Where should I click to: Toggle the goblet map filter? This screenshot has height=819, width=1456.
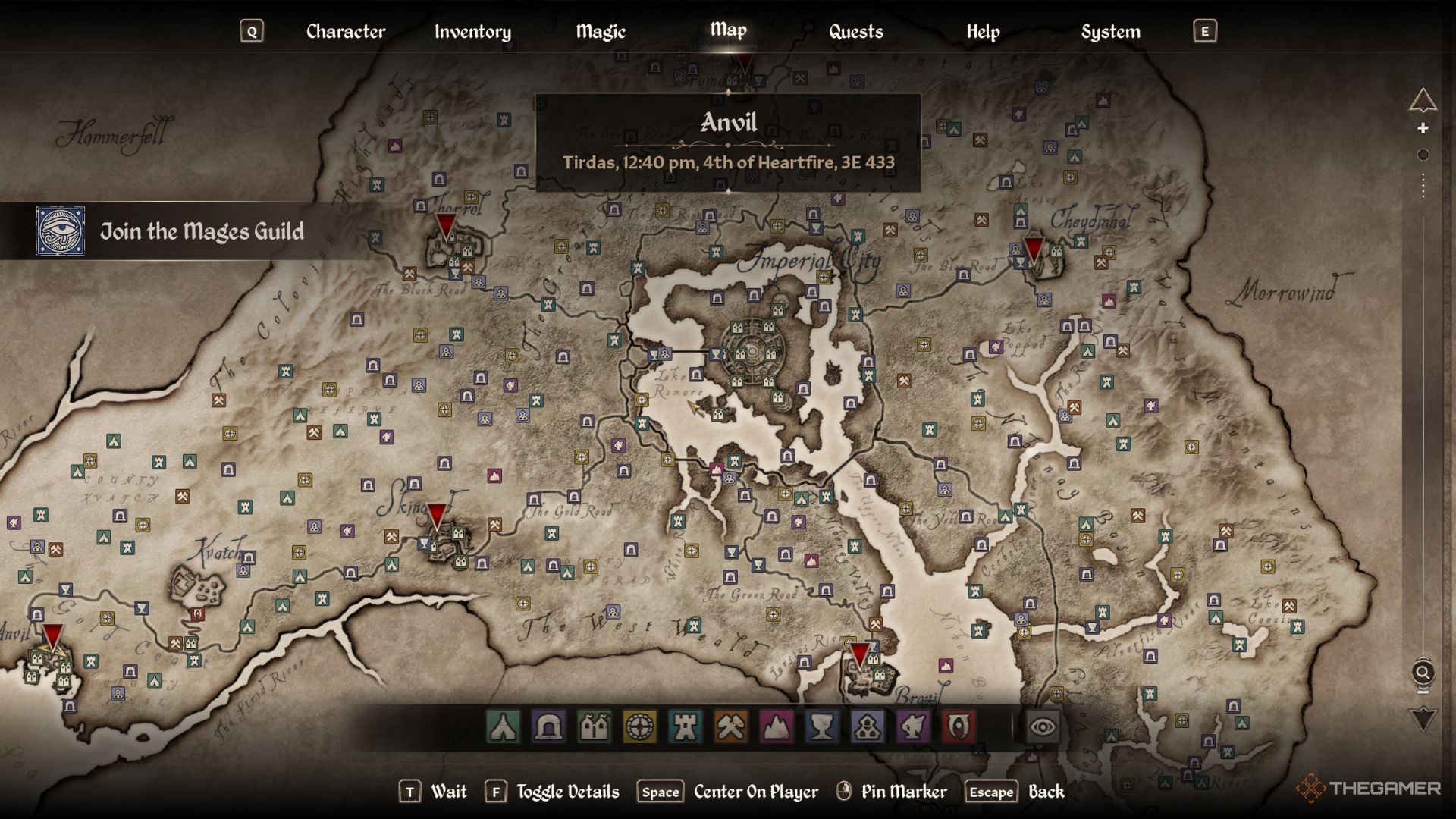click(822, 726)
